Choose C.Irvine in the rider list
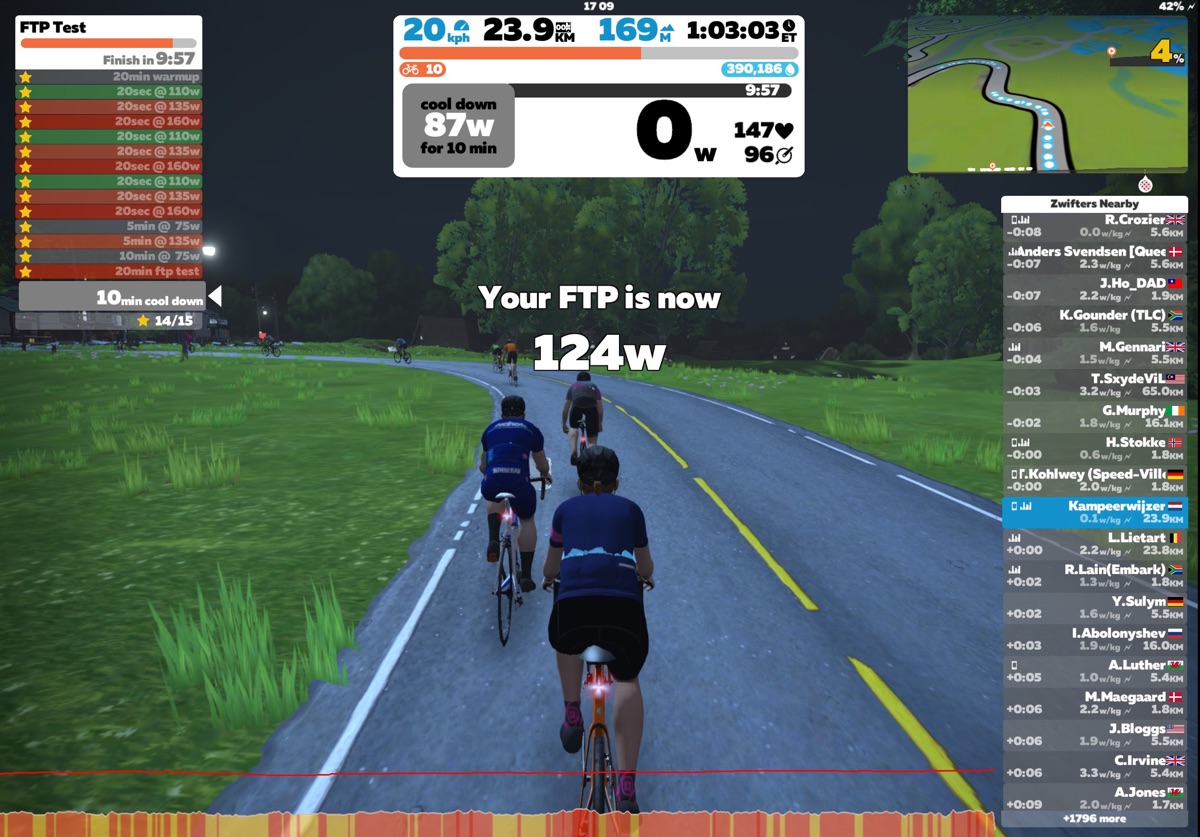Screen dimensions: 1200x837 click(1094, 767)
